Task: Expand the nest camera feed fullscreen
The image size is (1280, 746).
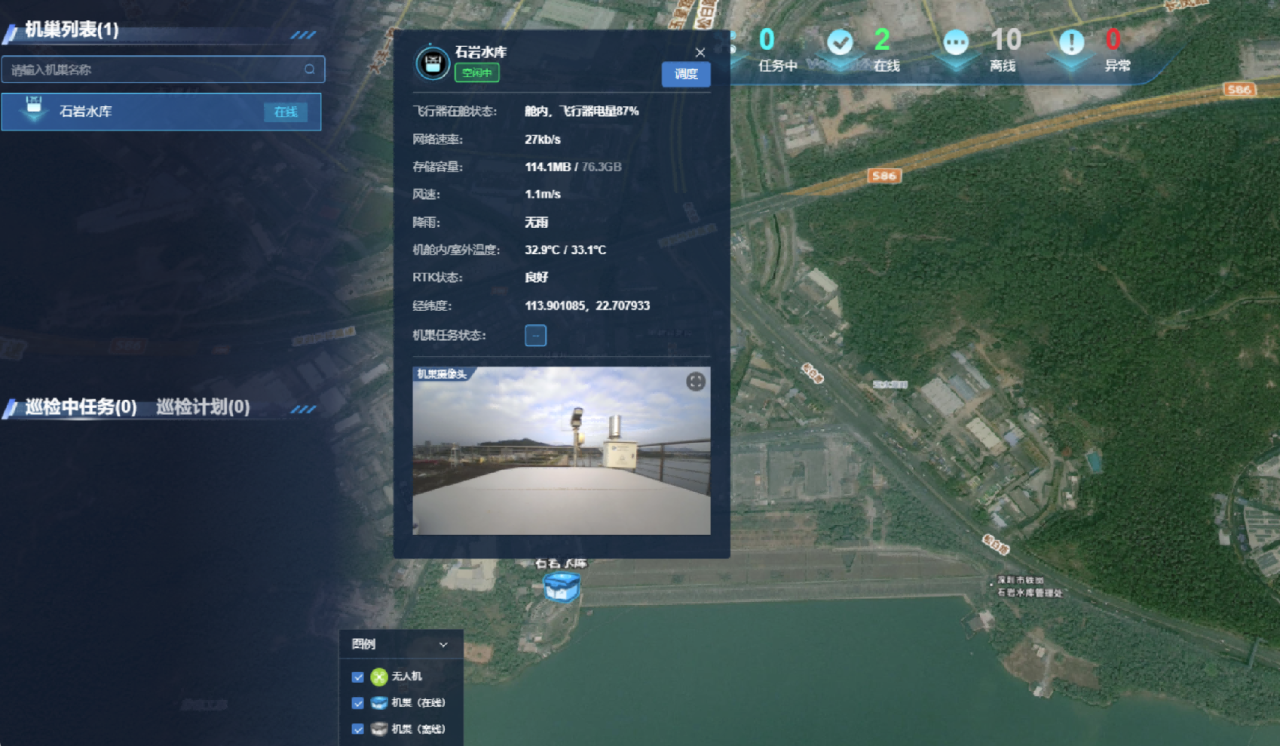Action: tap(696, 381)
